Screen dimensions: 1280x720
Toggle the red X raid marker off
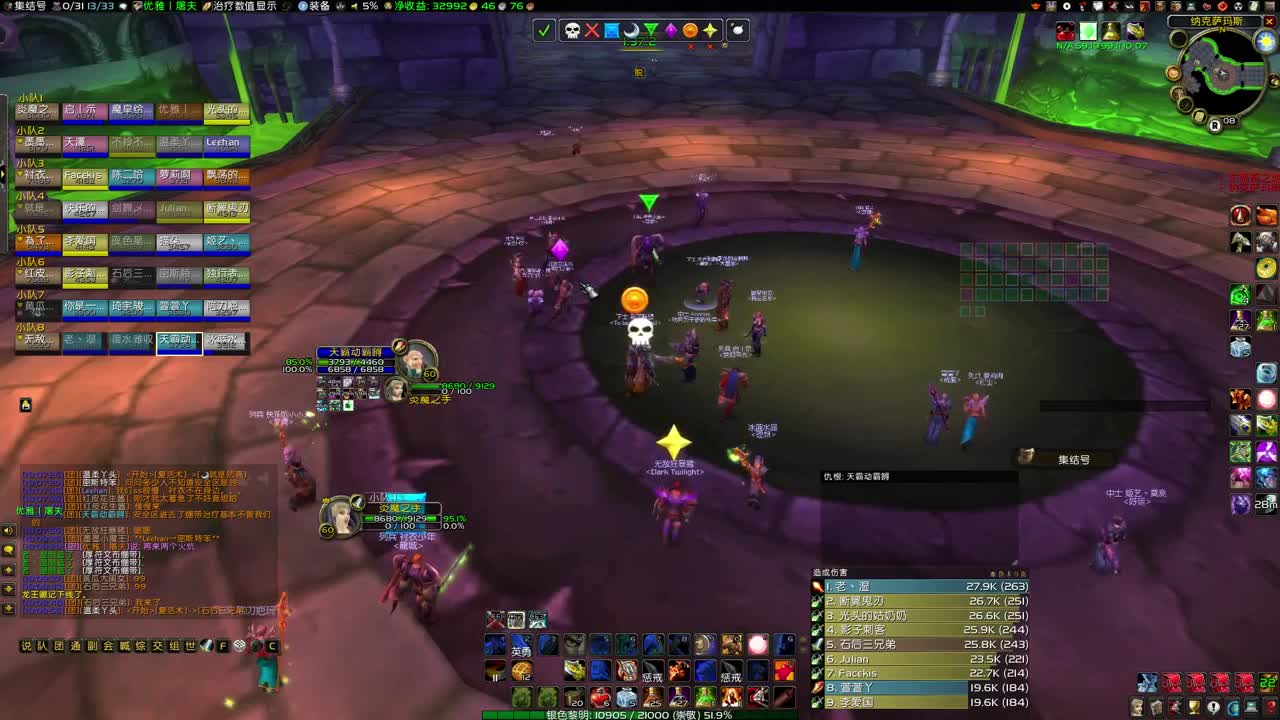[592, 31]
